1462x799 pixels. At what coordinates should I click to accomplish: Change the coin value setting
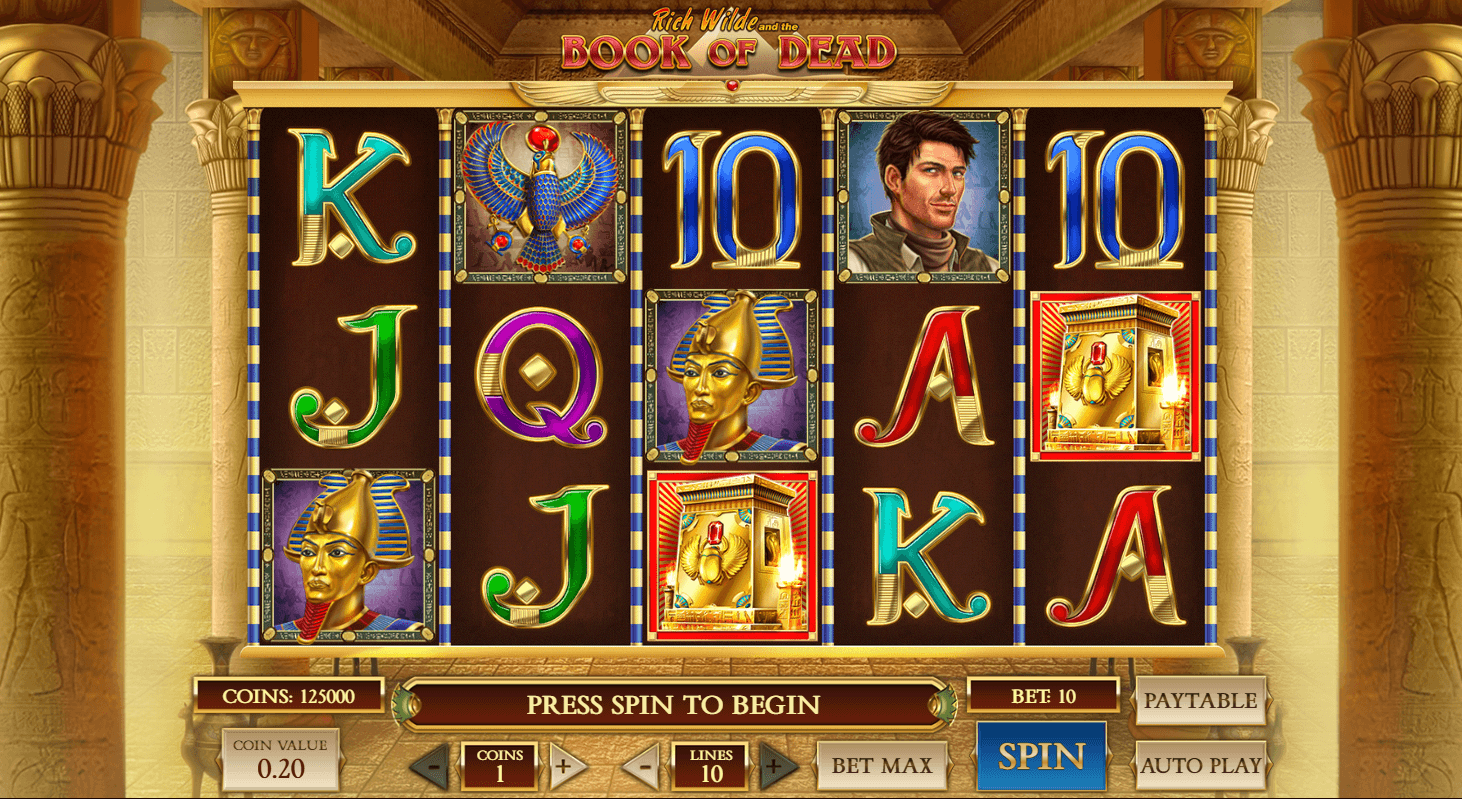tap(280, 760)
